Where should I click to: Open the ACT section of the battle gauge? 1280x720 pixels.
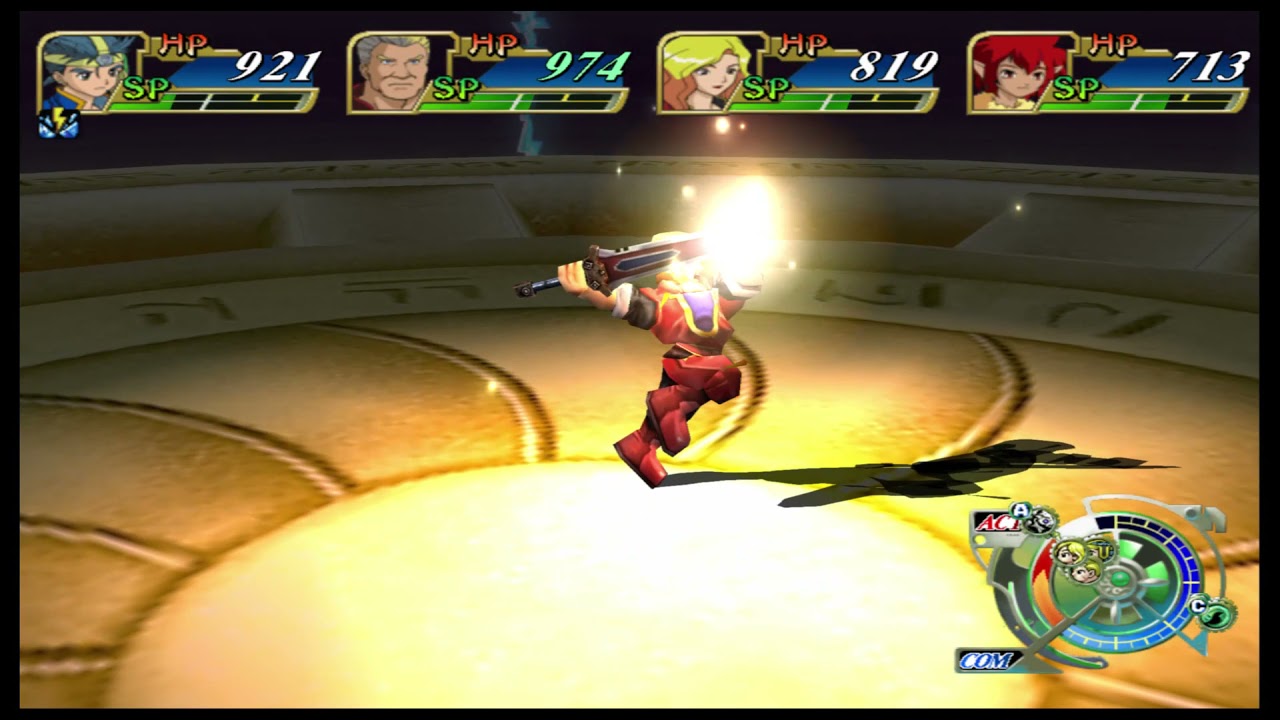click(1000, 522)
